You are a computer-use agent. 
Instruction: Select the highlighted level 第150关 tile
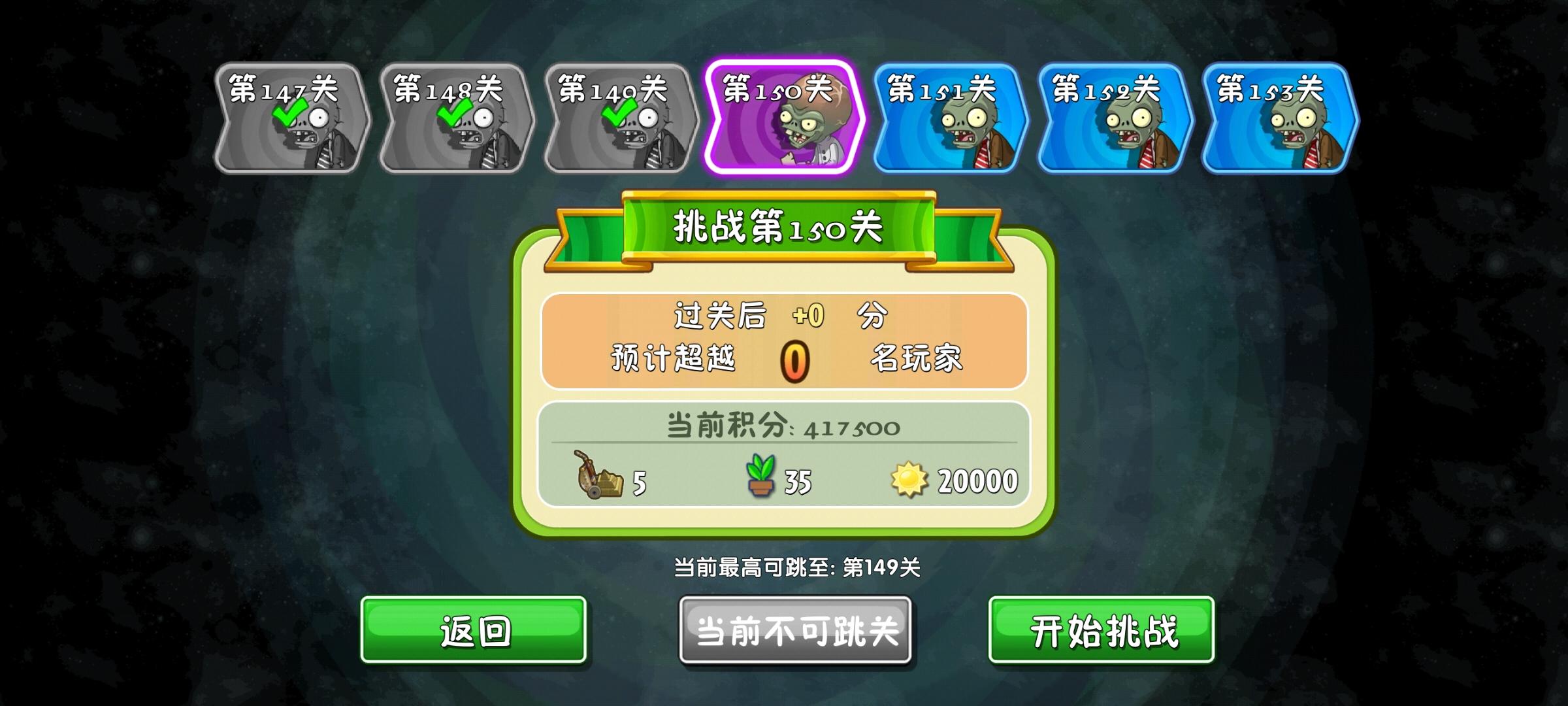point(784,121)
